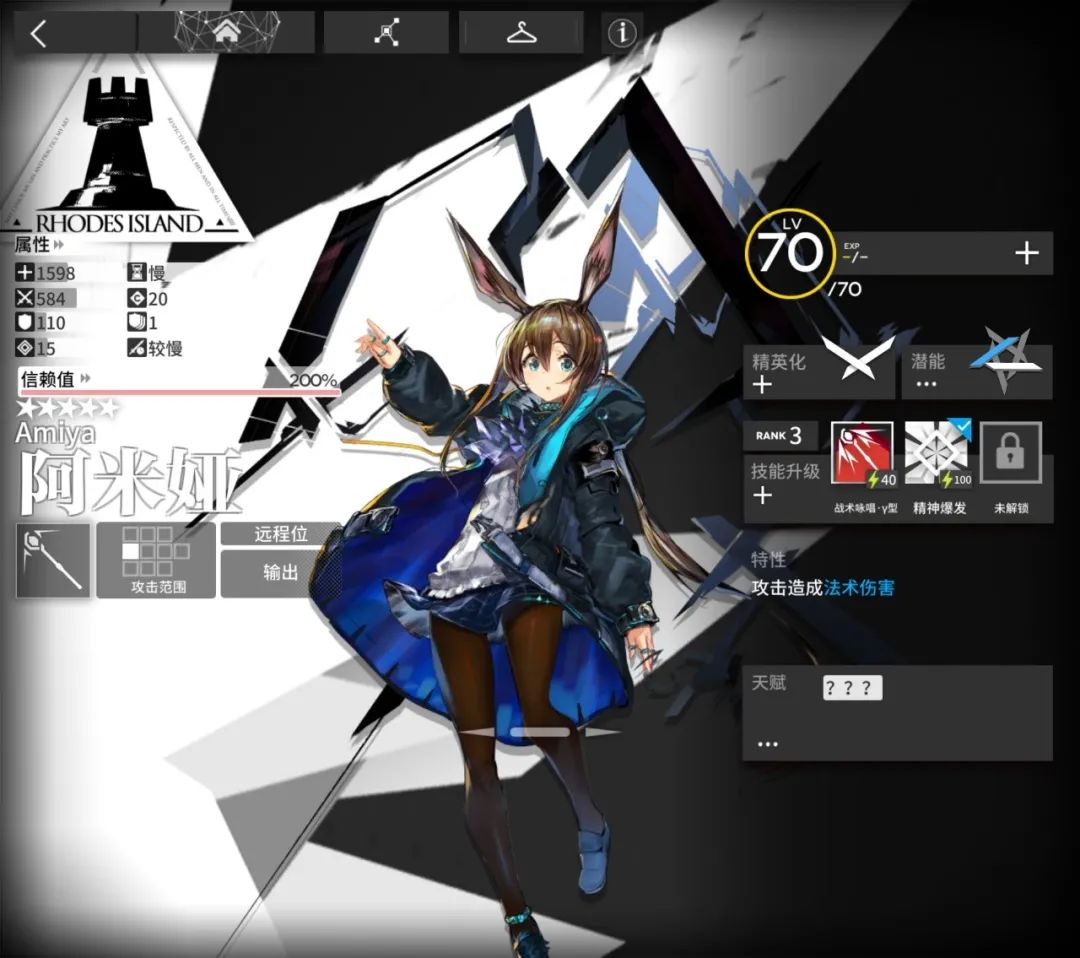Image resolution: width=1080 pixels, height=958 pixels.
Task: Open the 技能升级 skill upgrade panel
Action: [x=785, y=482]
